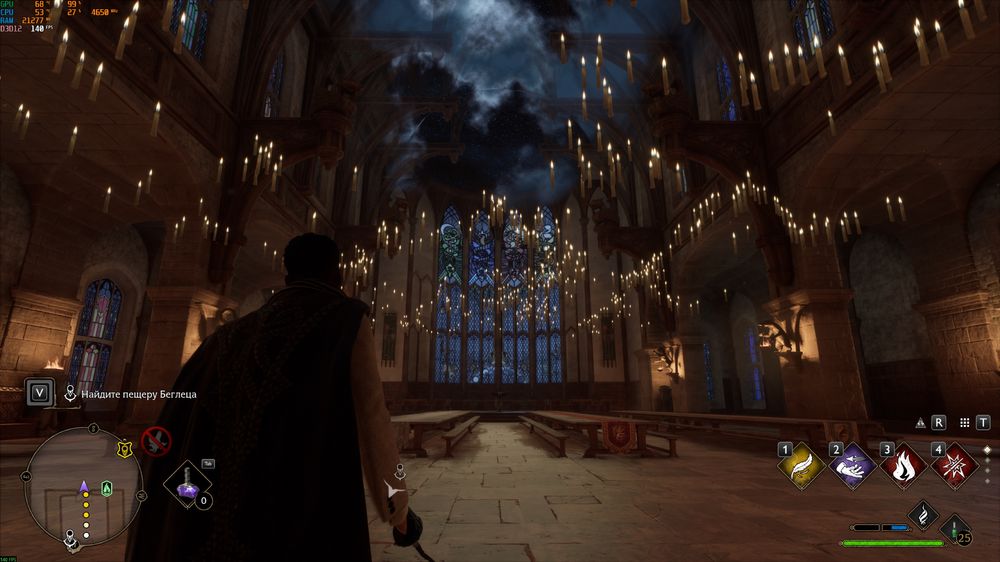The height and width of the screenshot is (562, 1000).
Task: Activate the purple pulling-hand Accio spell
Action: pos(851,465)
